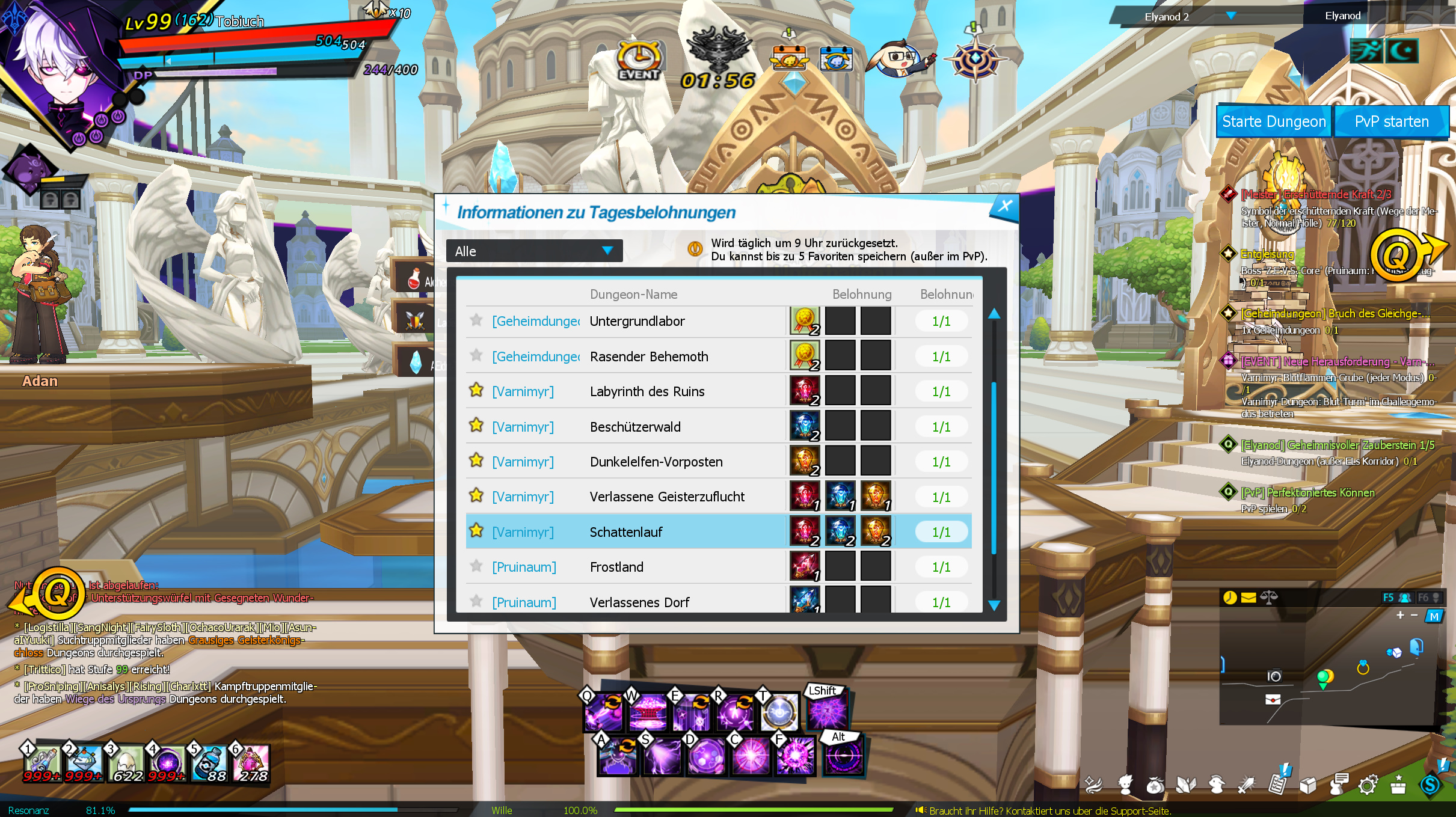This screenshot has width=1456, height=817.
Task: Unfavorite the Beschützerwald dungeon star
Action: coord(476,426)
